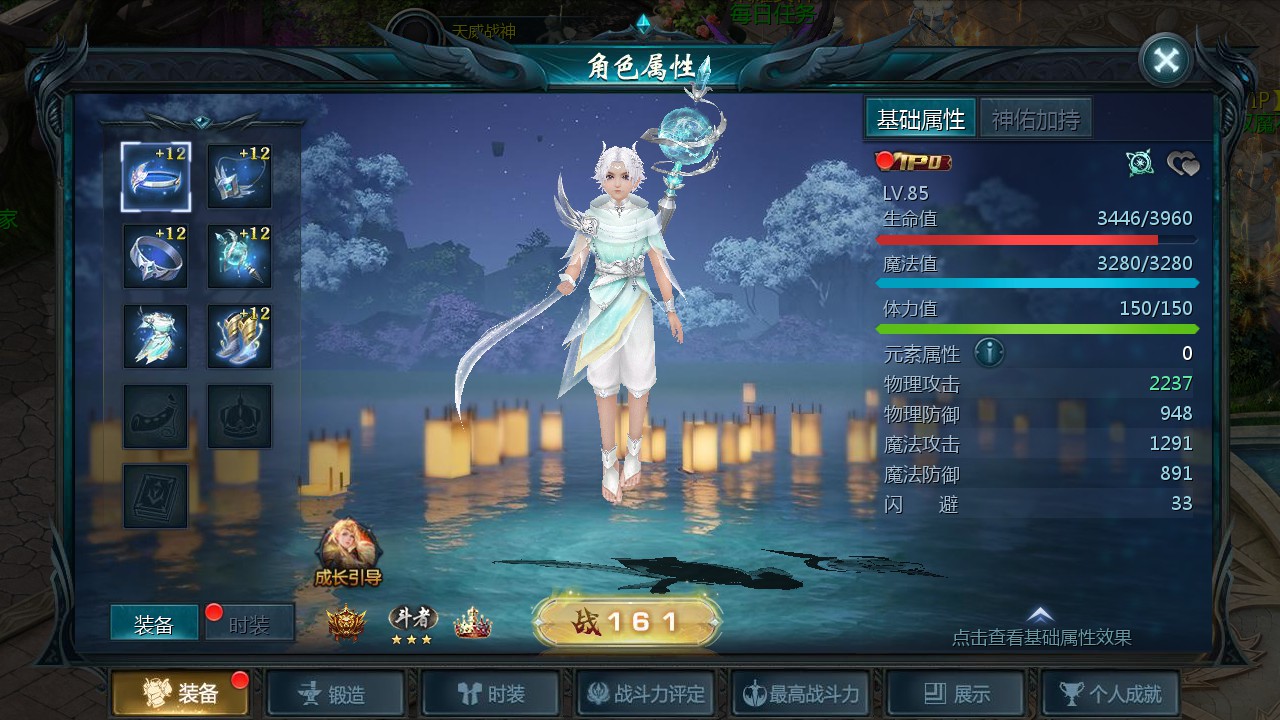
Task: Close the character attributes window
Action: coord(1165,60)
